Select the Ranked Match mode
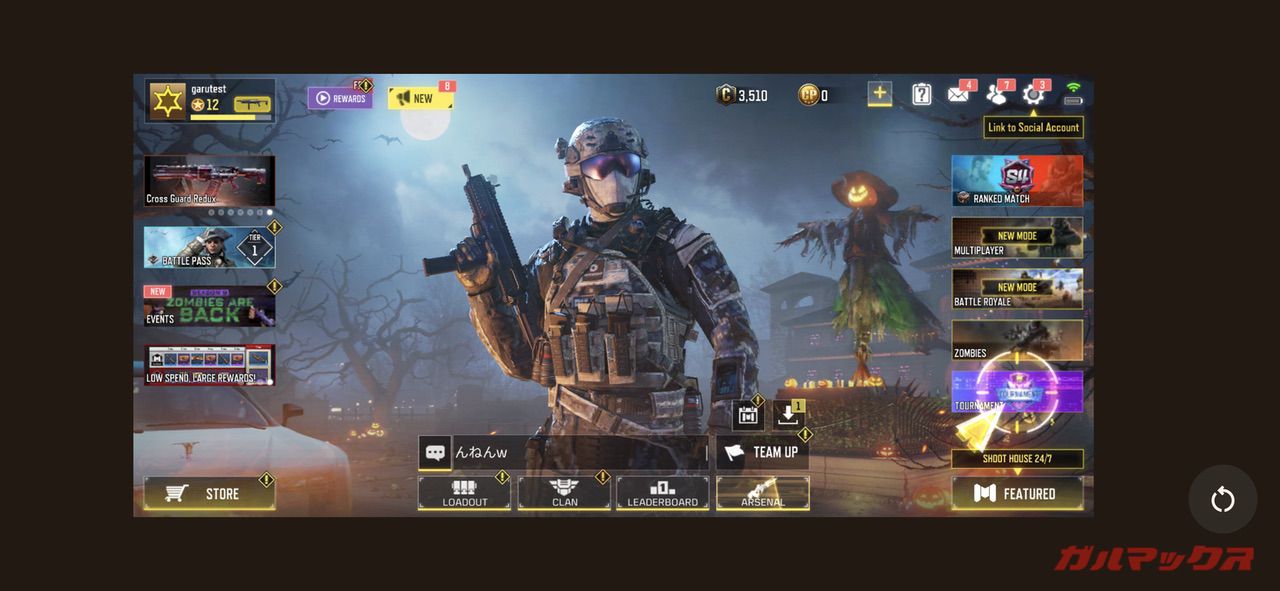The image size is (1280, 591). tap(1016, 181)
